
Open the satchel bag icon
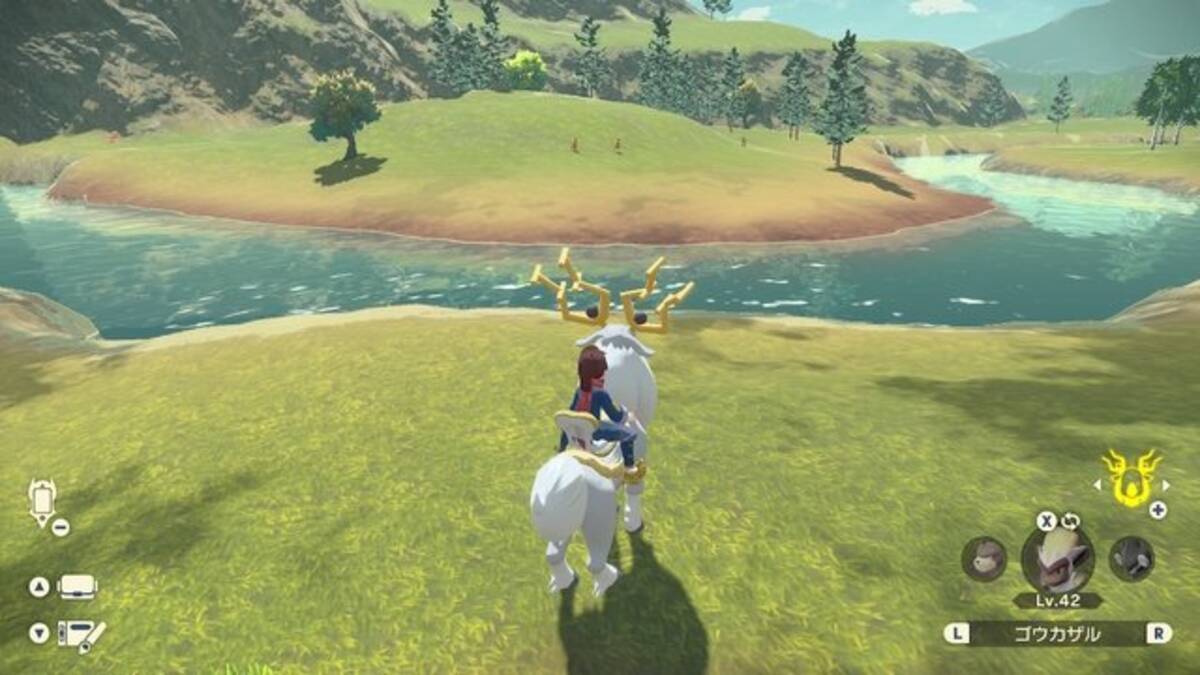tap(78, 587)
